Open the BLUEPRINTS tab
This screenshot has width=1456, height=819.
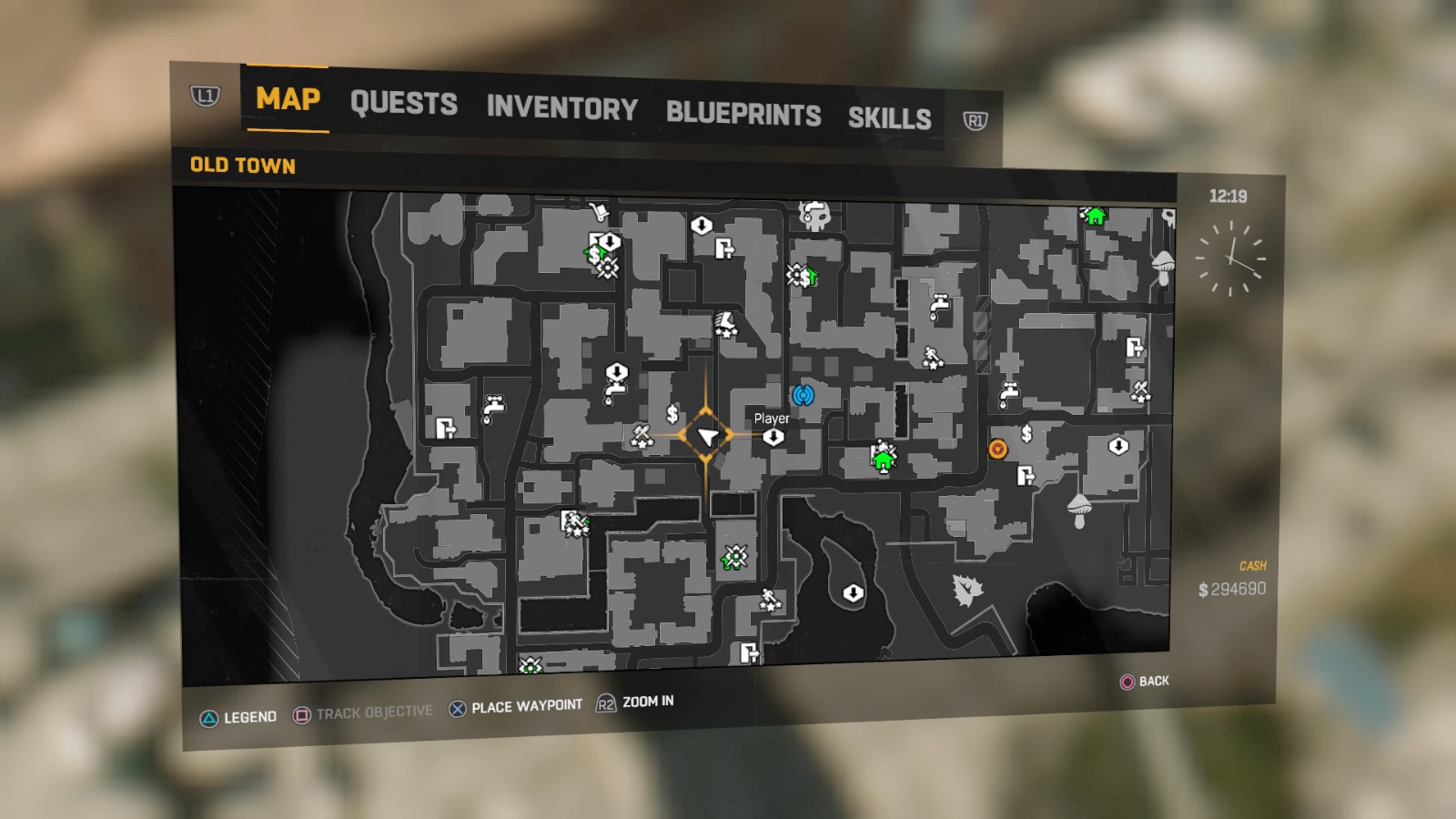pos(743,114)
